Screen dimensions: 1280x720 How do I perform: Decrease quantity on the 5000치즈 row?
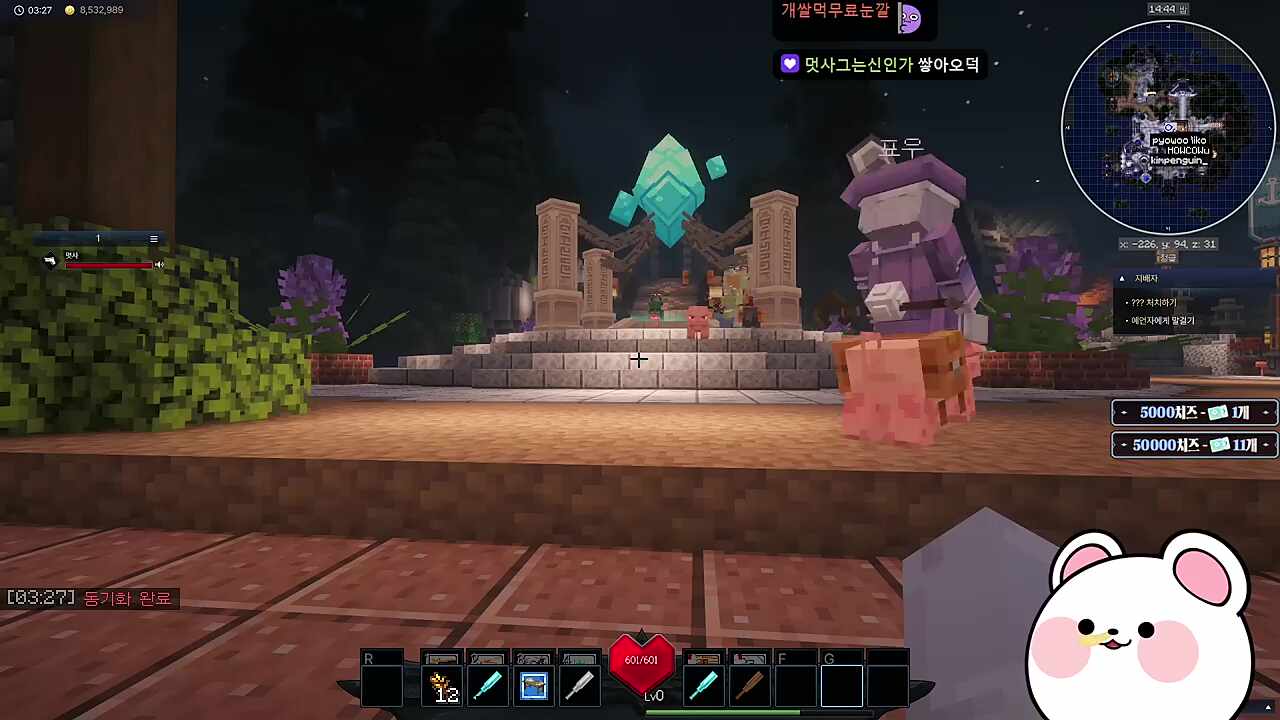tap(1122, 412)
